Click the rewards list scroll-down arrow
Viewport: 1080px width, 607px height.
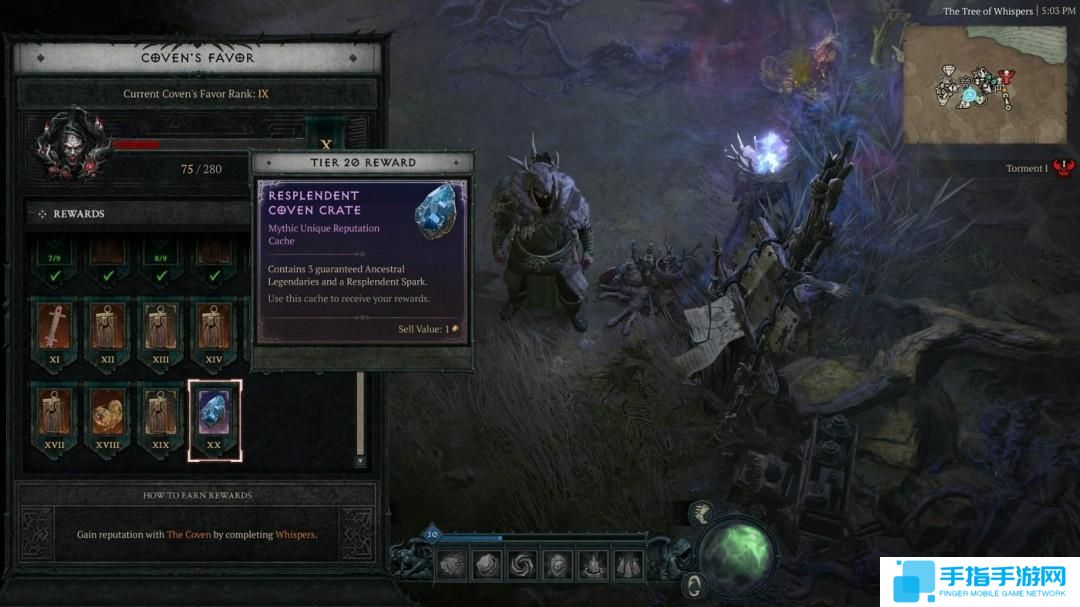click(360, 461)
